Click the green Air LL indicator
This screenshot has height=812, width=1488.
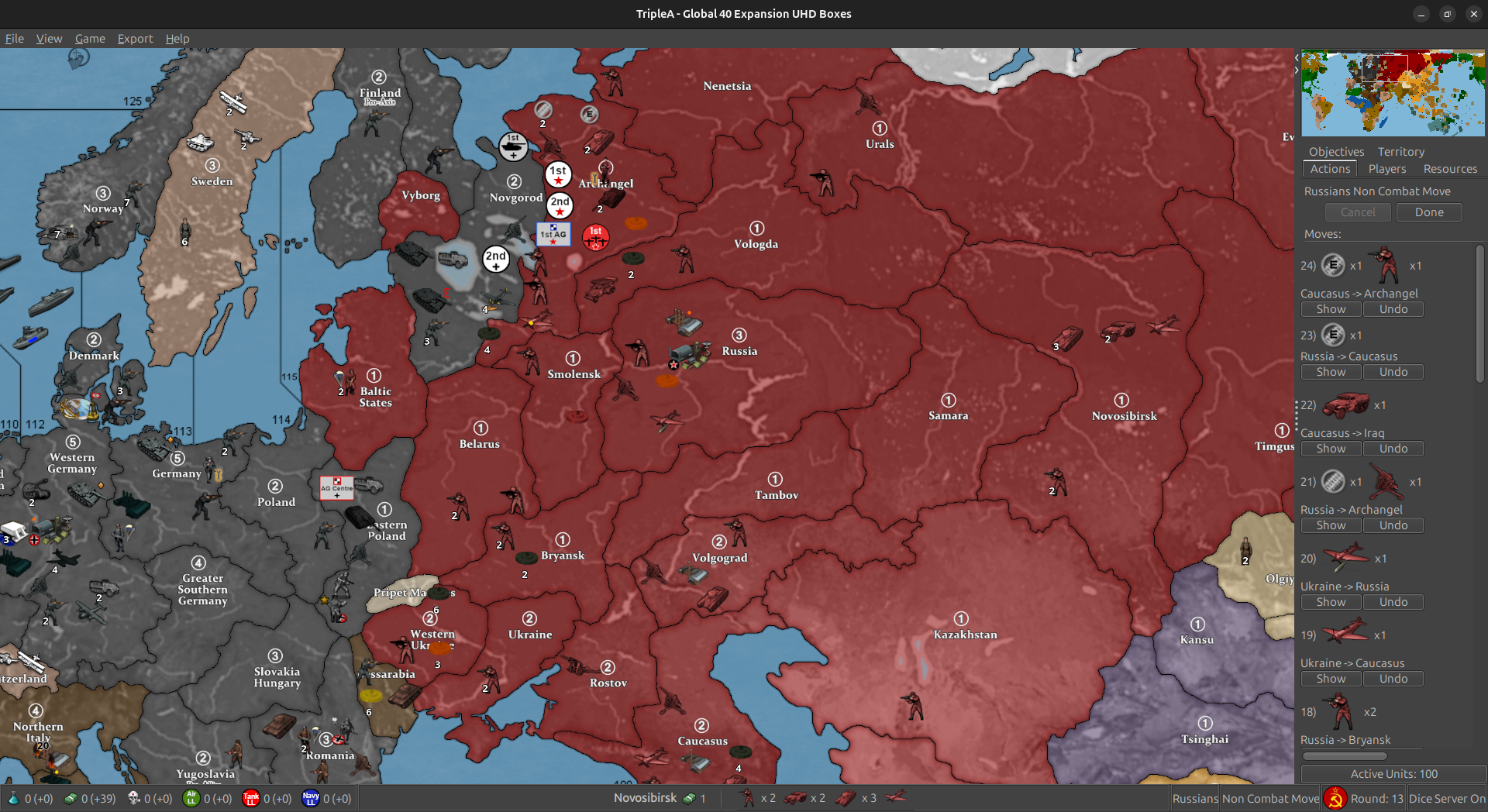tap(190, 798)
